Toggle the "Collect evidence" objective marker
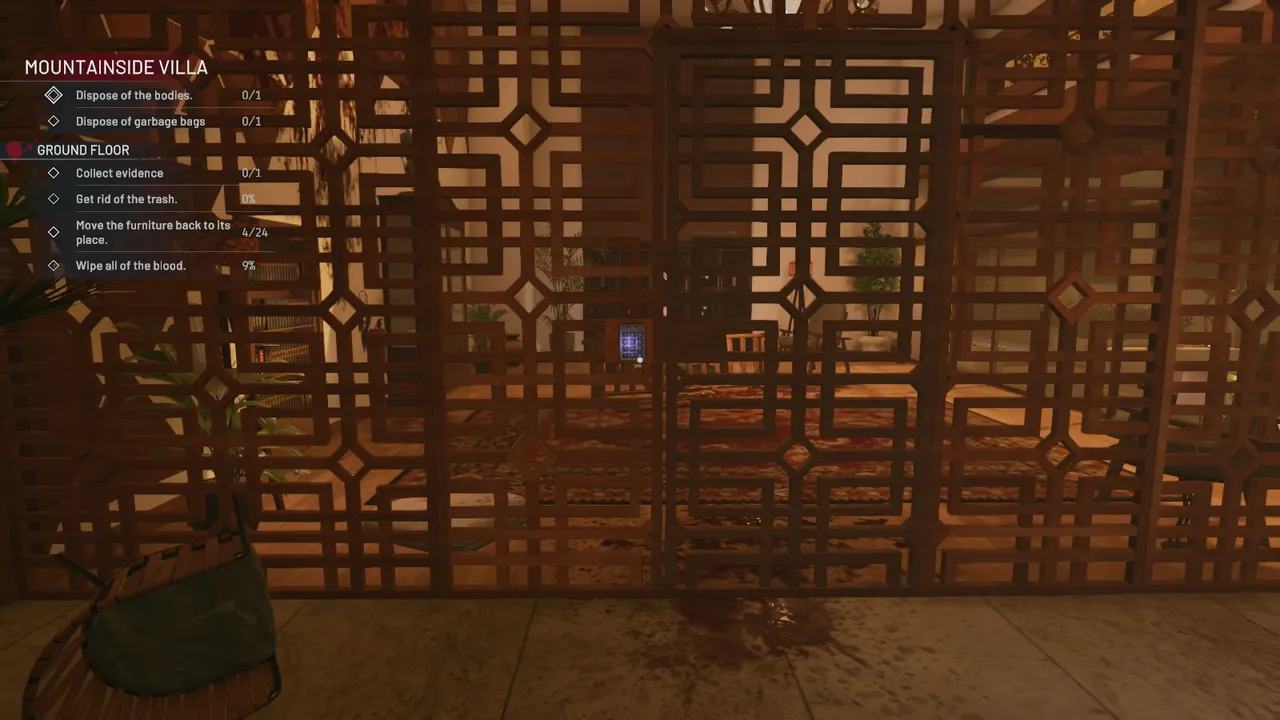This screenshot has width=1280, height=720. click(53, 173)
